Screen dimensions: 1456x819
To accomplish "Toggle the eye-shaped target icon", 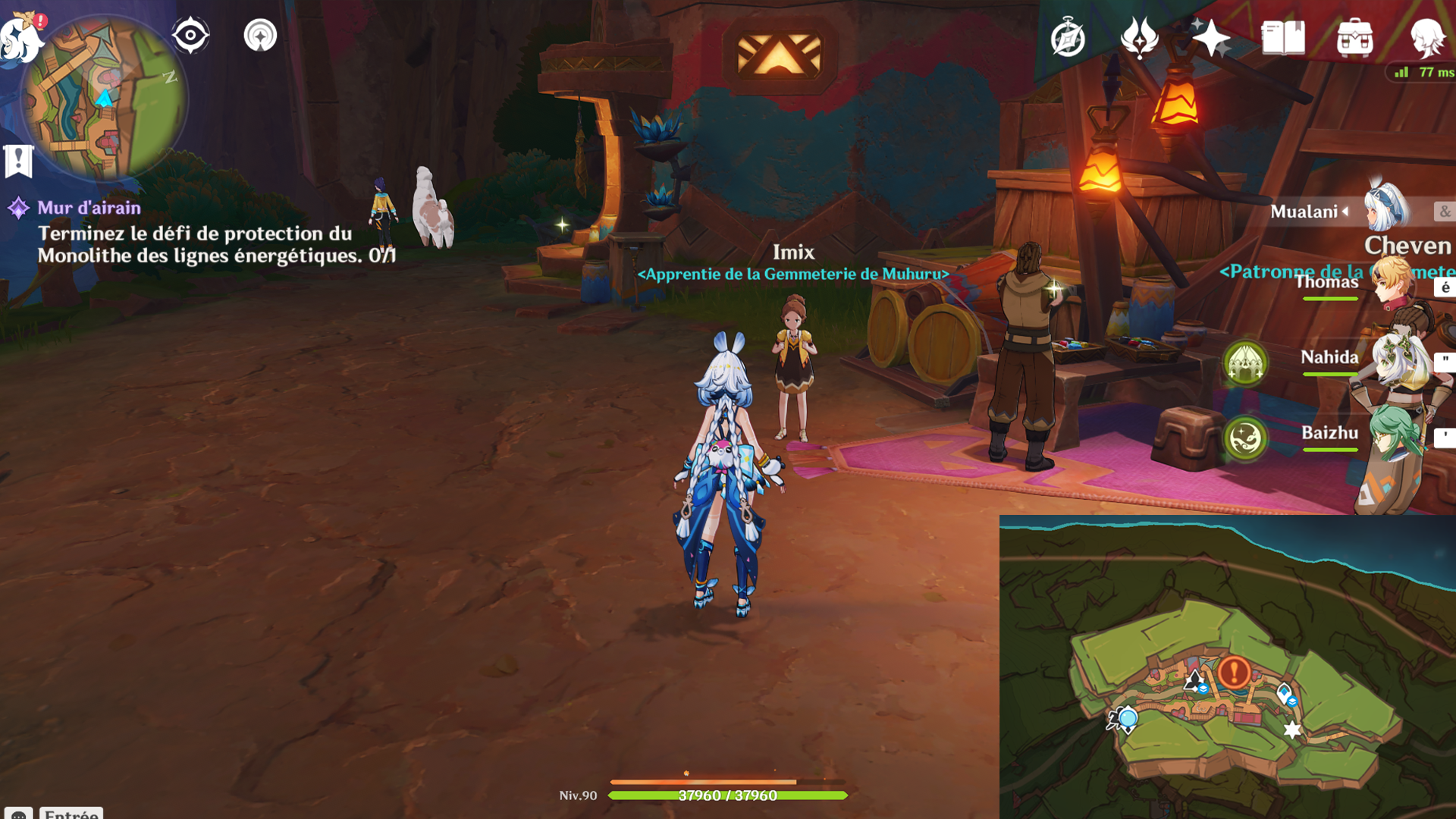I will 190,35.
